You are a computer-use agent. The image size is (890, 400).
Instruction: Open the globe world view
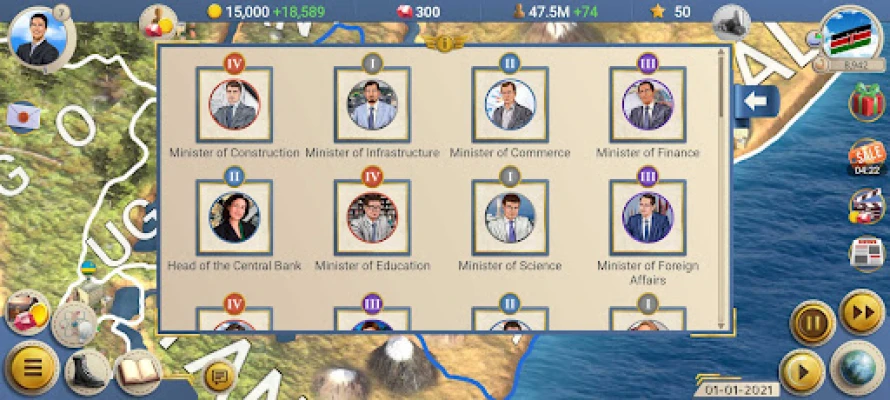click(x=856, y=367)
